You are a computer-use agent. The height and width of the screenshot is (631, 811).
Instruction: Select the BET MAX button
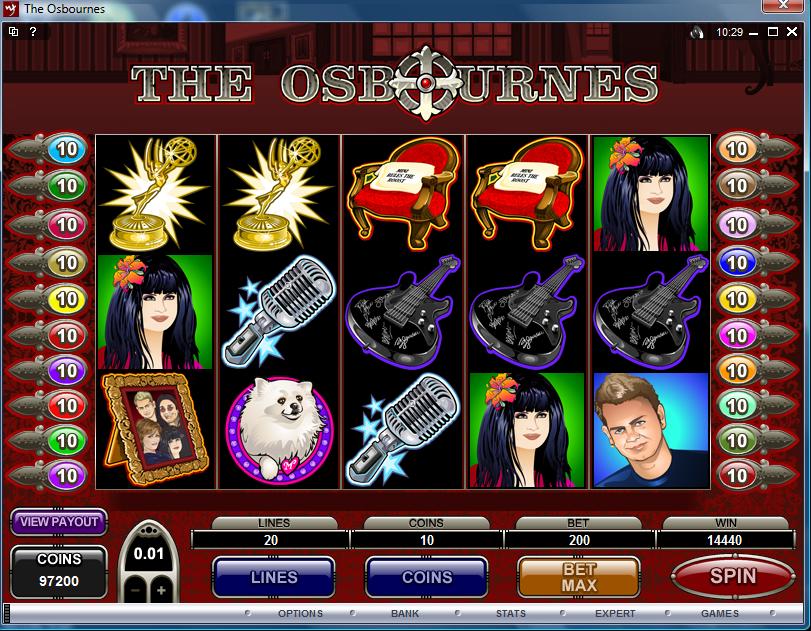tap(578, 577)
